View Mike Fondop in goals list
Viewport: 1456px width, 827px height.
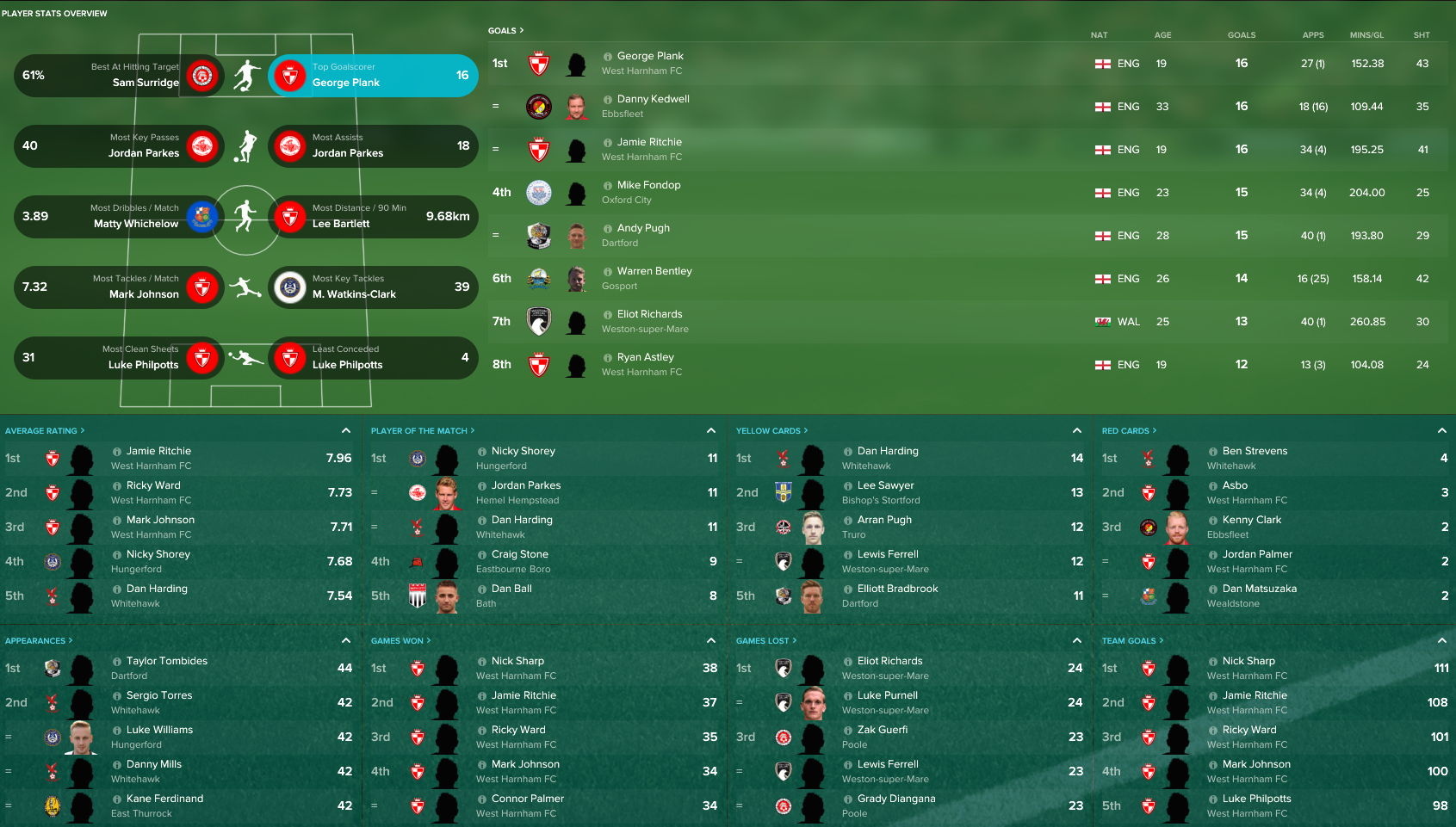648,185
